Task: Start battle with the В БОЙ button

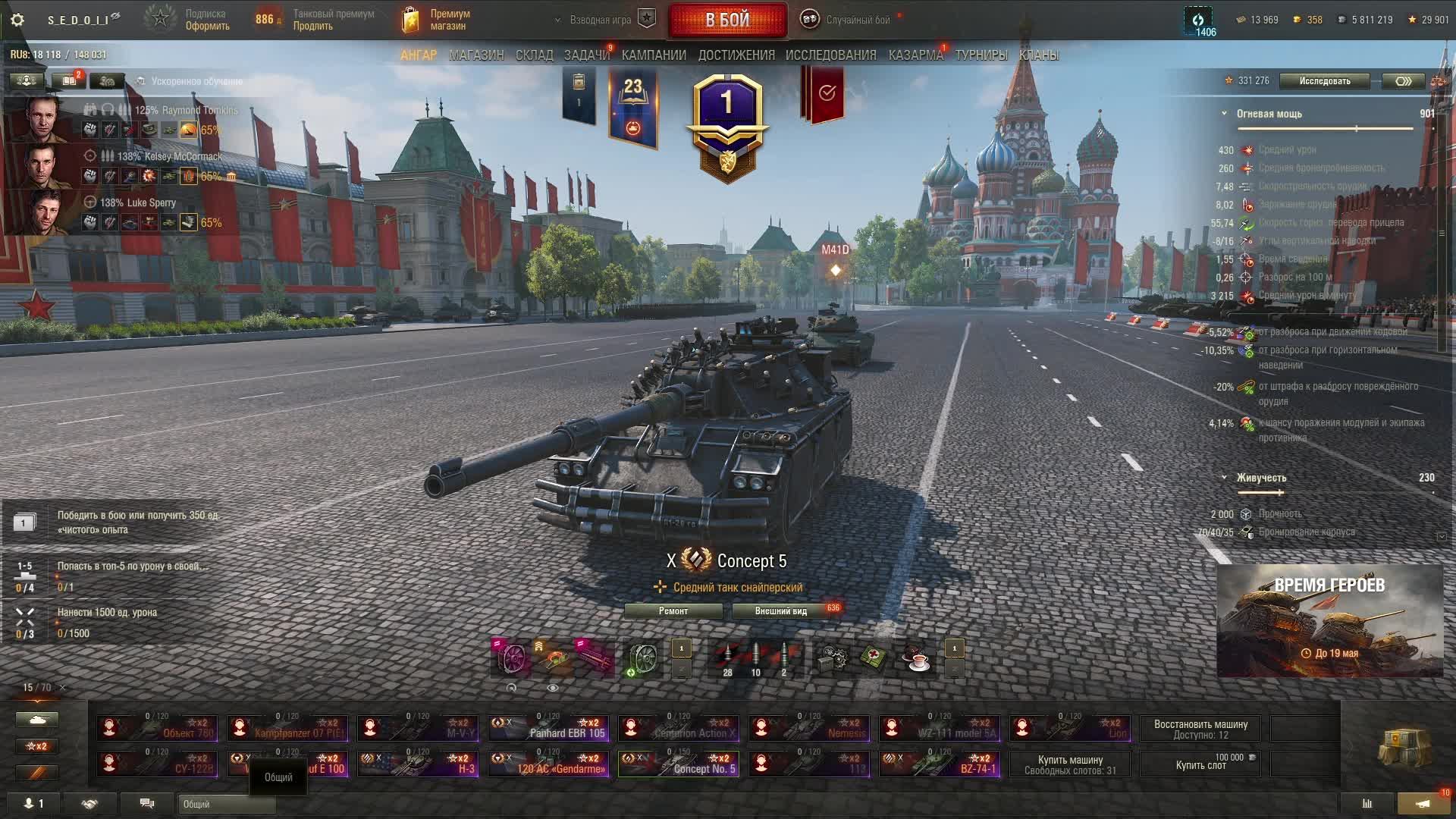Action: (727, 20)
